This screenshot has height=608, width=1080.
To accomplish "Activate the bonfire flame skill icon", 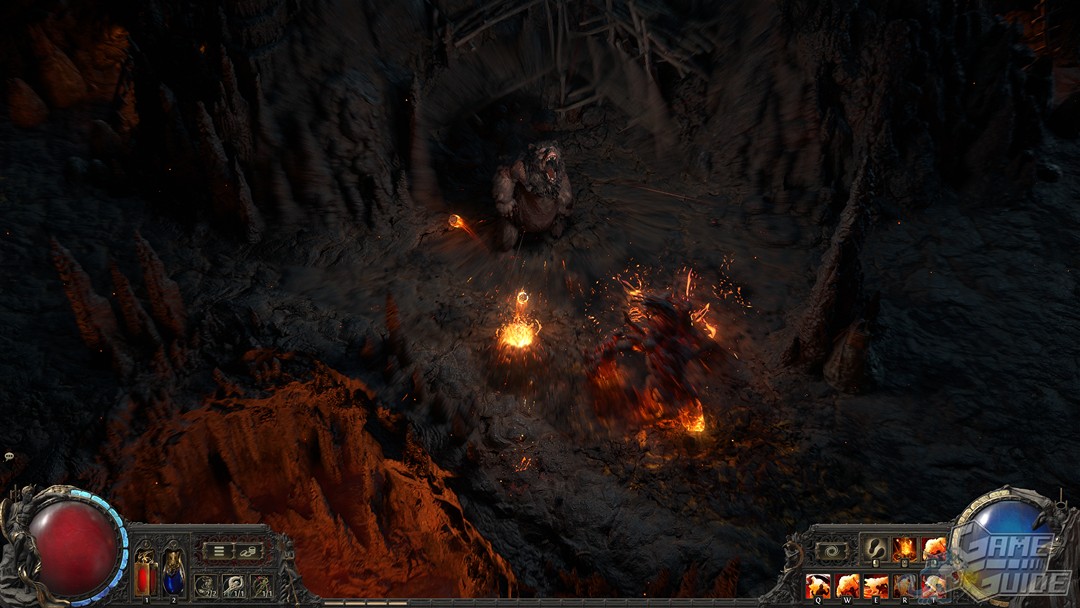I will 904,549.
